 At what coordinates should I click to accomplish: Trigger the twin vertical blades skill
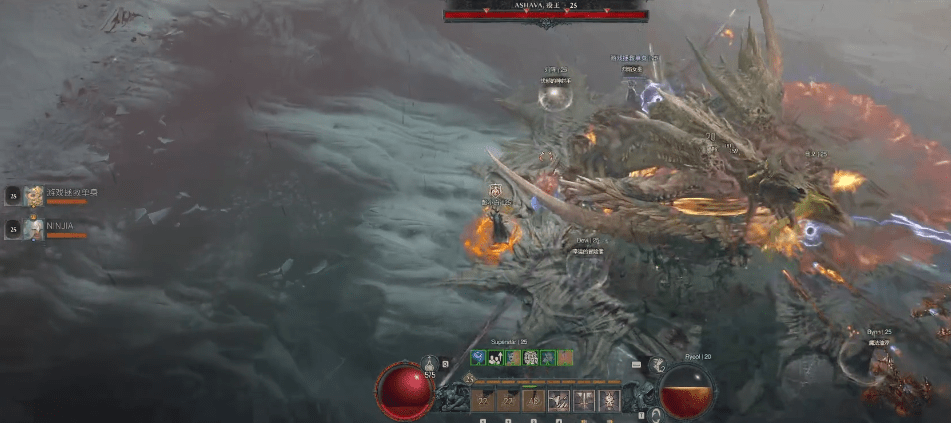point(583,401)
